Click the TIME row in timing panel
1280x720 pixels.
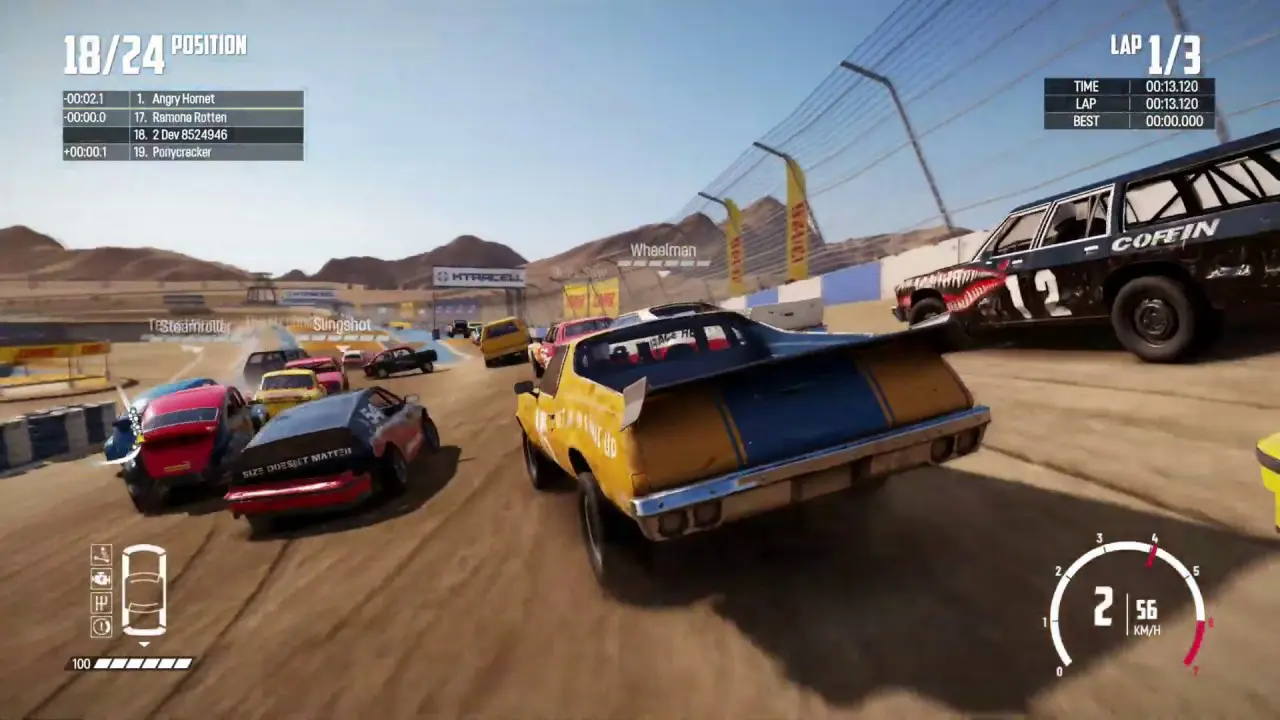pos(1130,86)
